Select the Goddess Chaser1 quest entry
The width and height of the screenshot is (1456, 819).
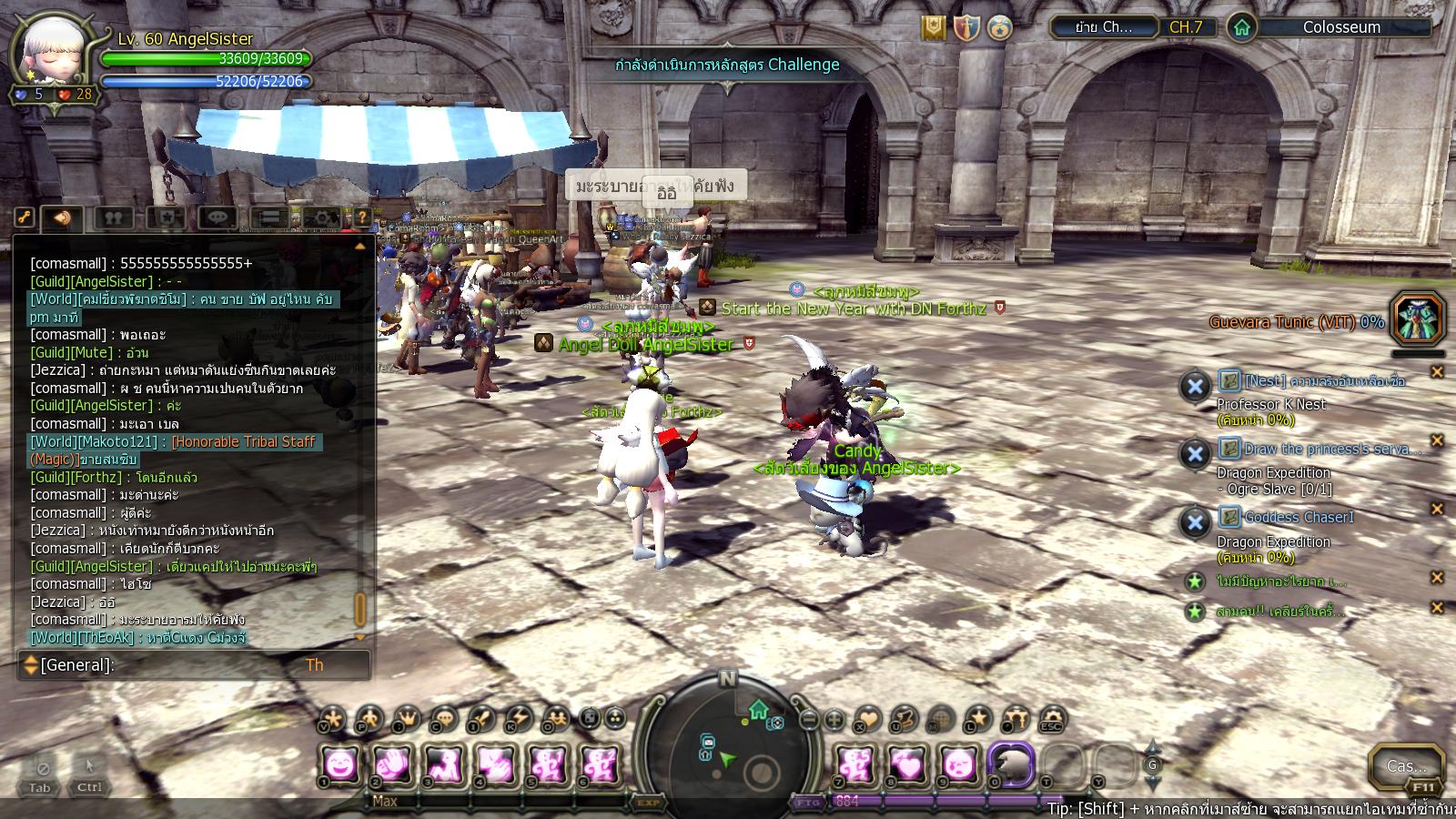[1299, 517]
